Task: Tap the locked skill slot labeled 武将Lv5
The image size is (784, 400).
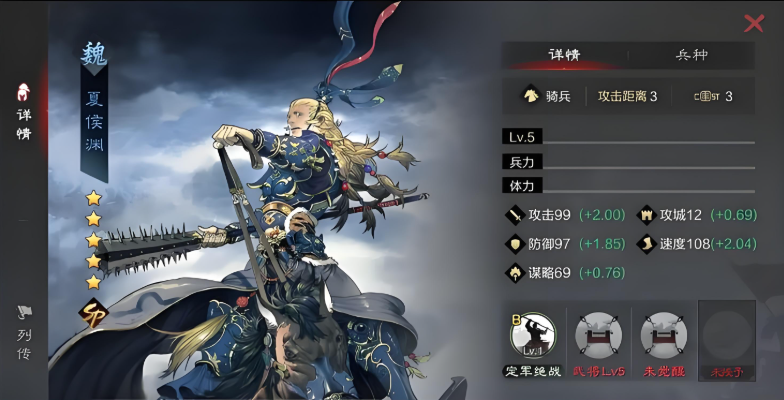Action: point(598,336)
